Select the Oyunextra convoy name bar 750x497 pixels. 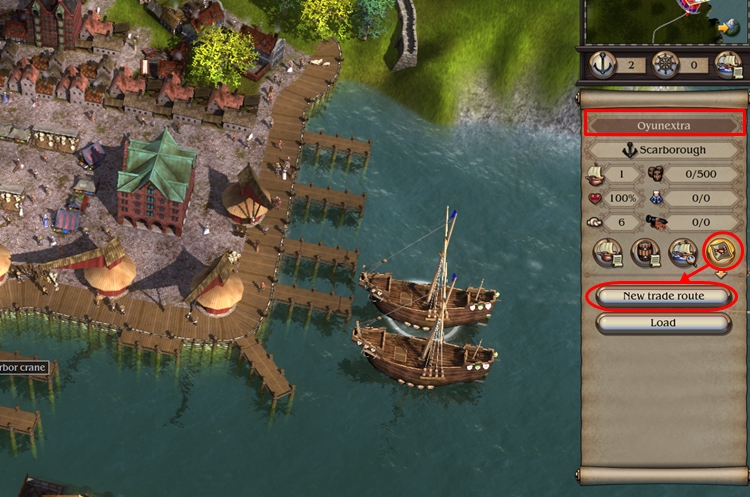664,126
